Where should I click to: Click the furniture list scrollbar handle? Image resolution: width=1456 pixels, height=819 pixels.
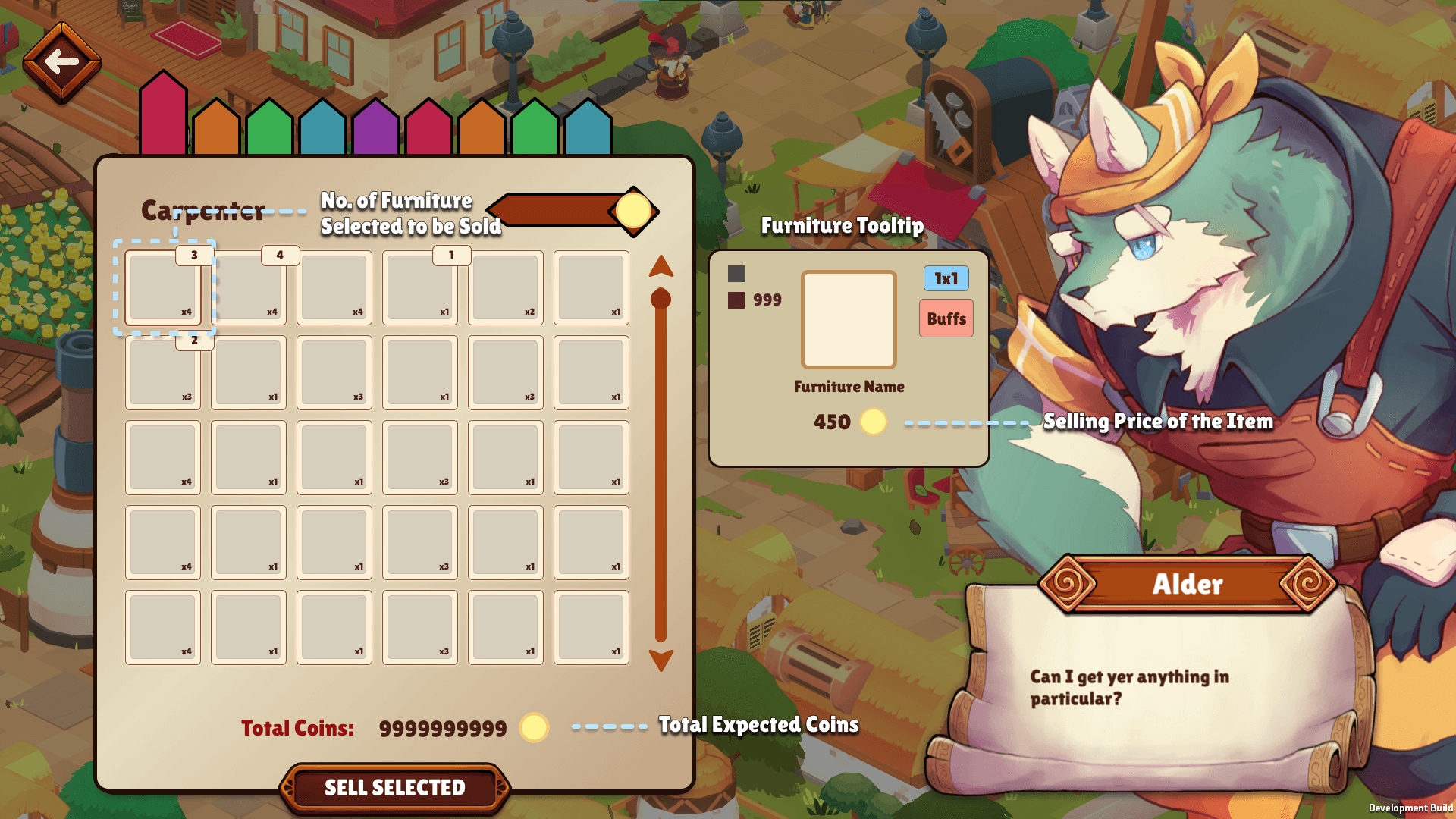(x=661, y=300)
